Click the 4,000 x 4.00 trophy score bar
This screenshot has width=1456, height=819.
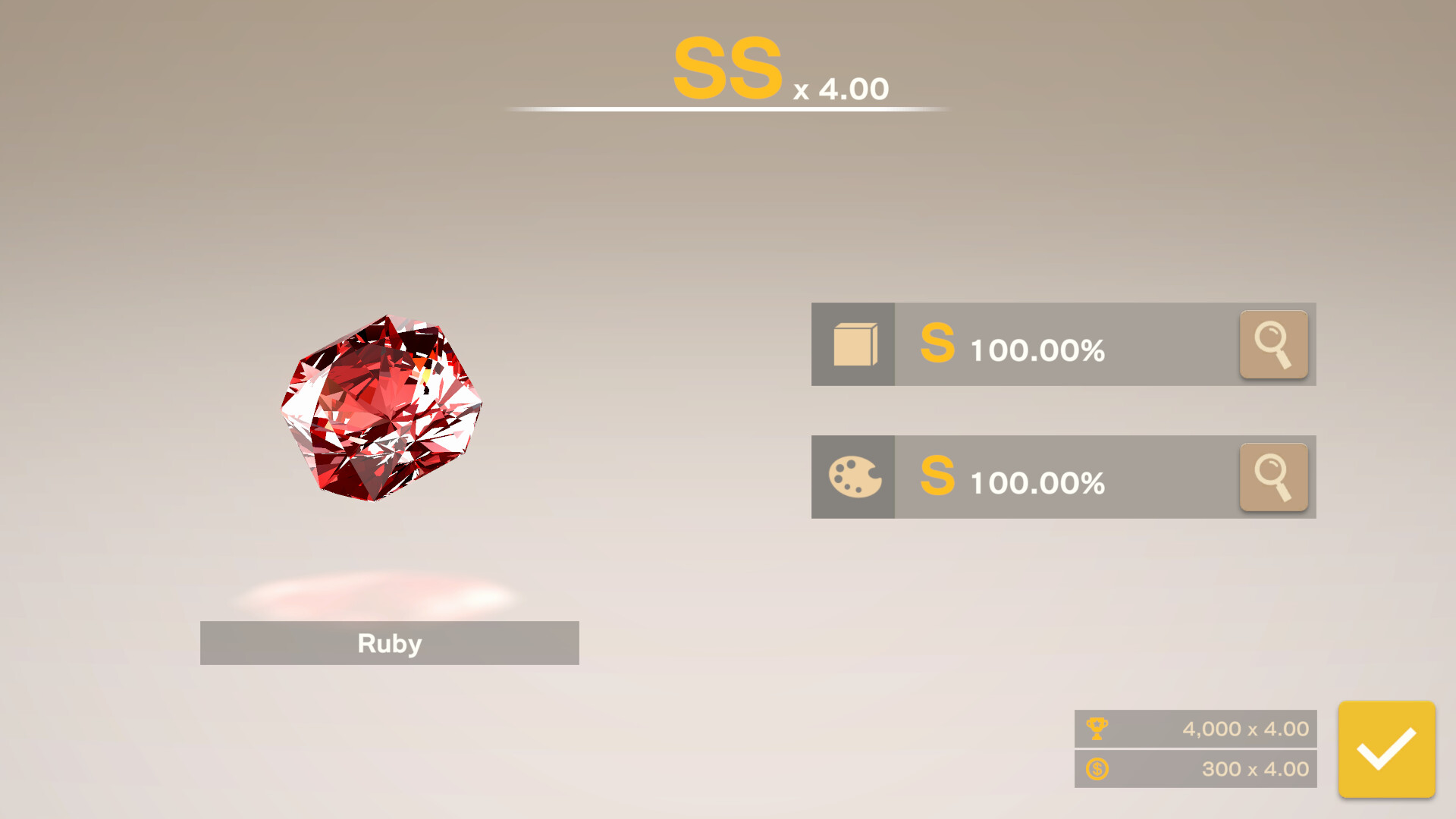pyautogui.click(x=1196, y=729)
